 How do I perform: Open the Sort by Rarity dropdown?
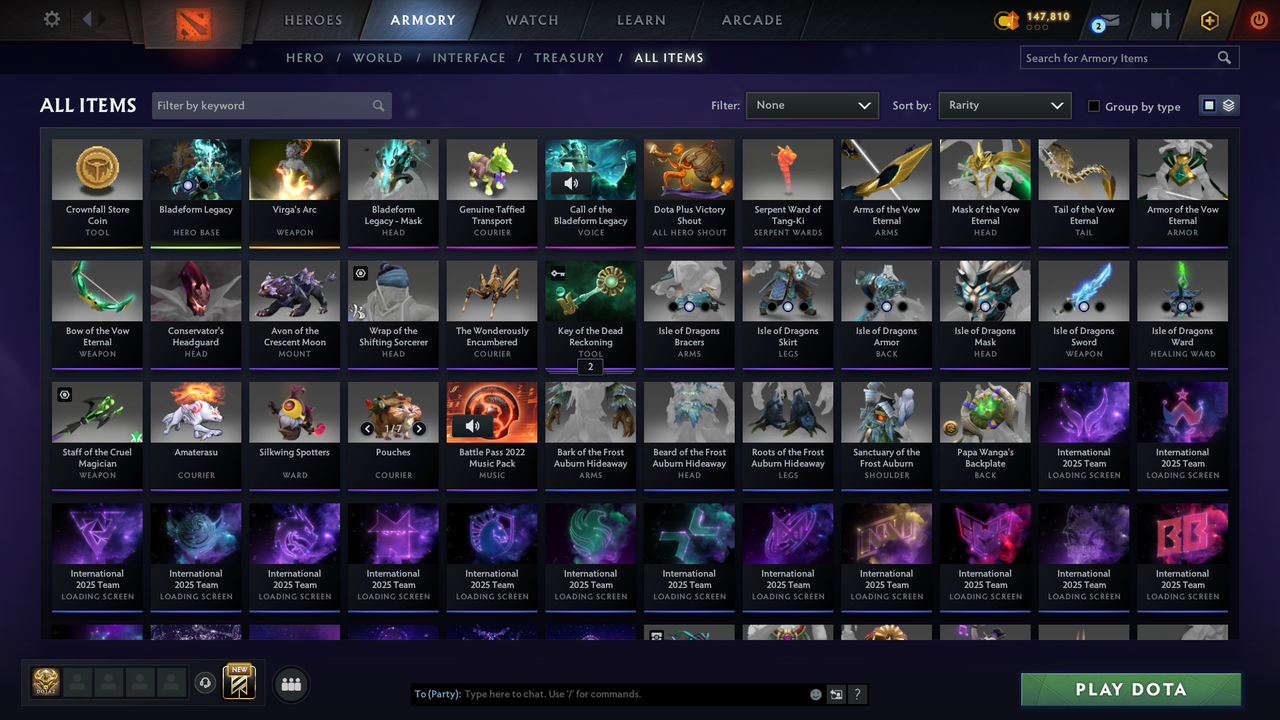coord(1004,104)
